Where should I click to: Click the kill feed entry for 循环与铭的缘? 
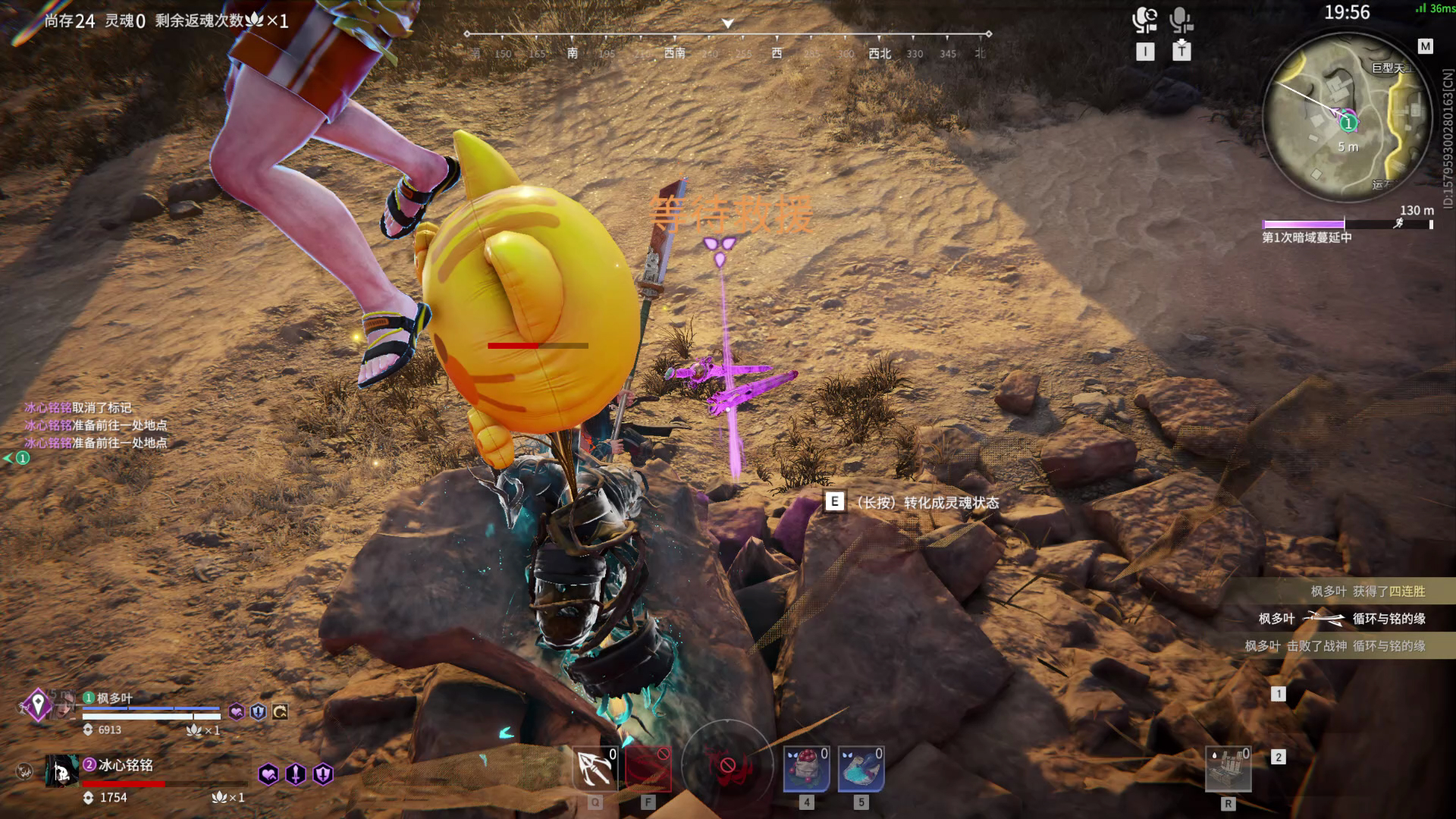[1341, 619]
